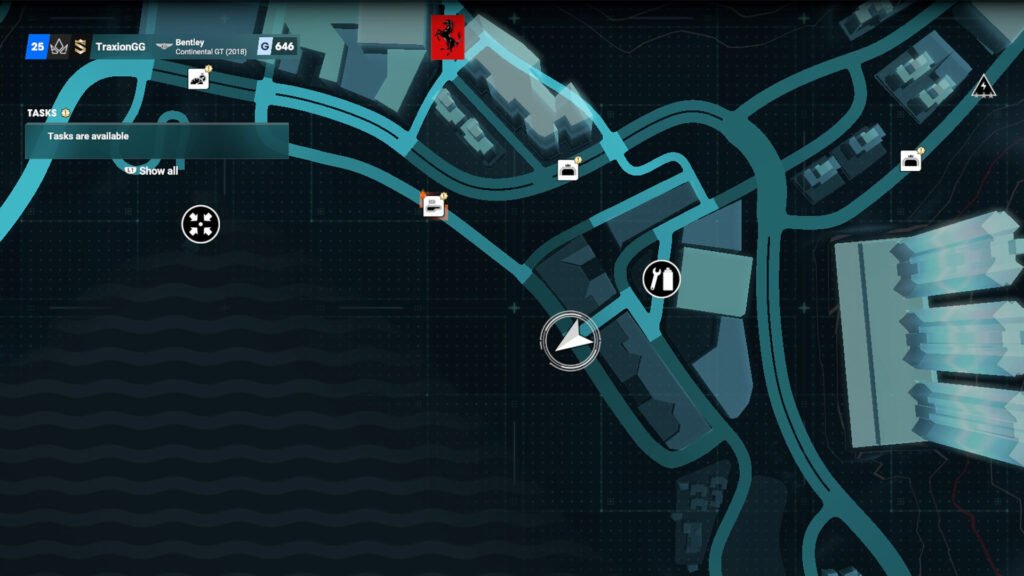This screenshot has width=1024, height=576.
Task: Click the lightning bolt triangle marker
Action: [x=983, y=86]
